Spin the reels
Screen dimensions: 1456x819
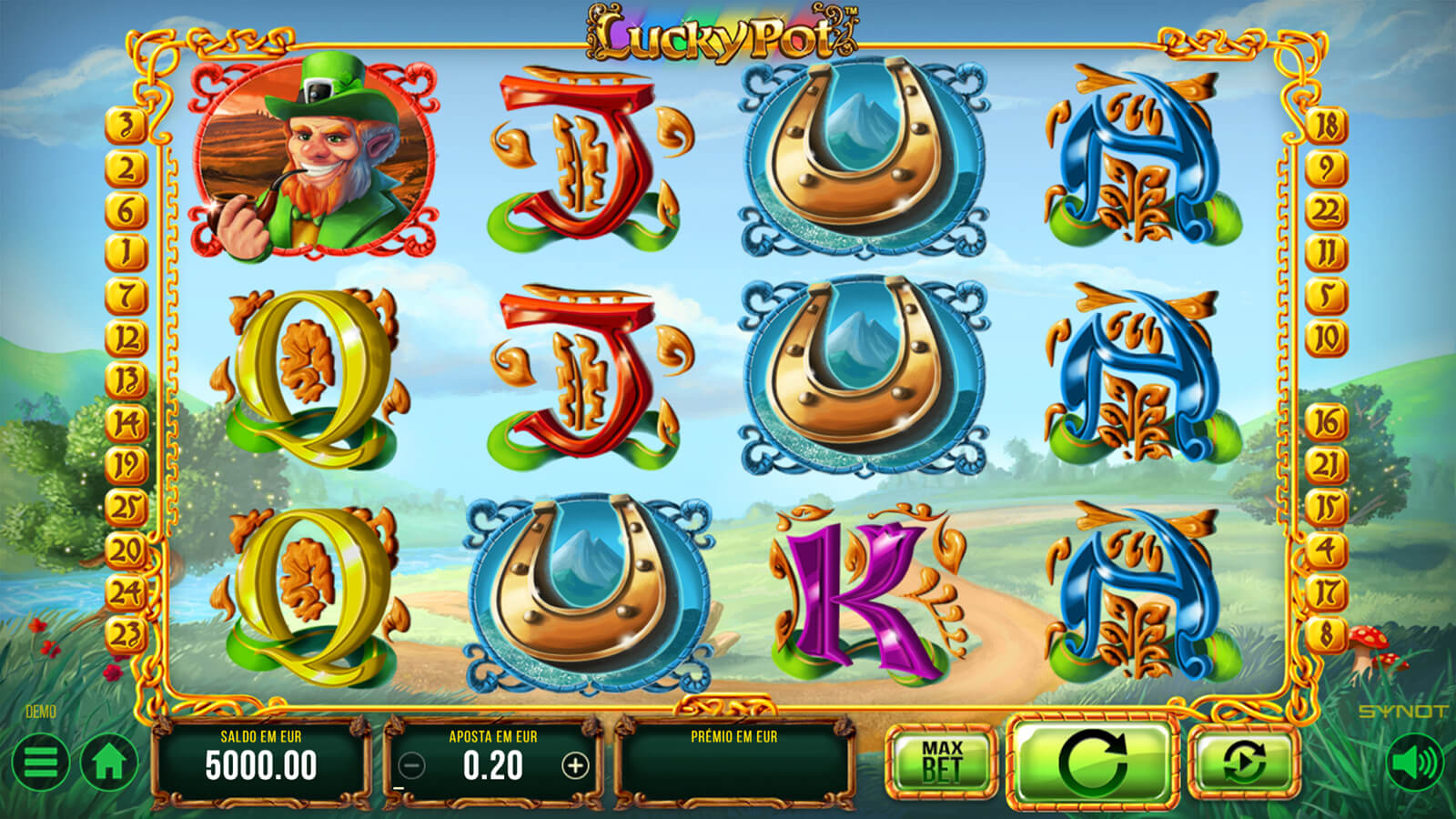coord(1093,762)
